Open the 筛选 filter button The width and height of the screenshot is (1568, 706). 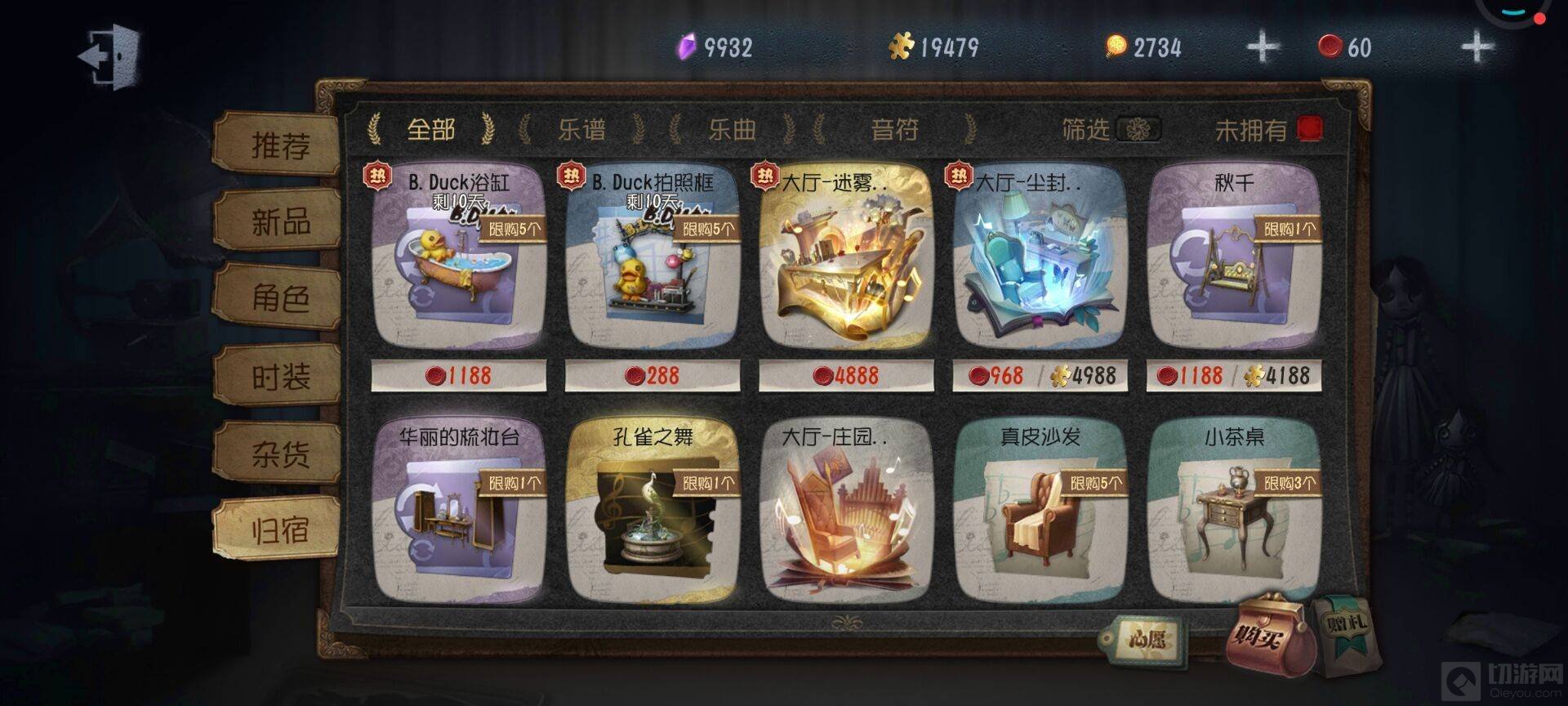tap(1136, 129)
